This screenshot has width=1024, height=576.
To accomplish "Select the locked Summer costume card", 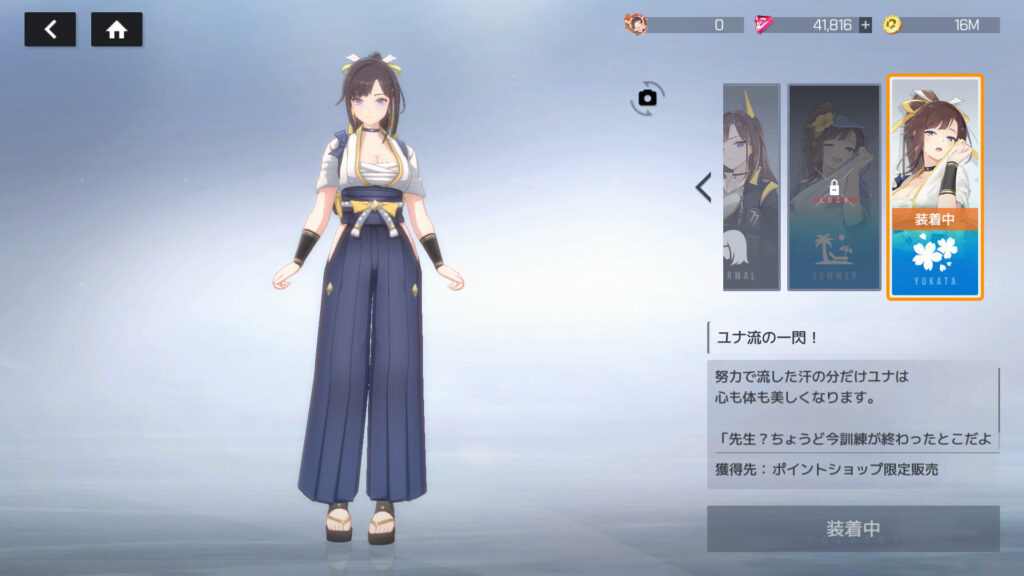I will pyautogui.click(x=833, y=187).
